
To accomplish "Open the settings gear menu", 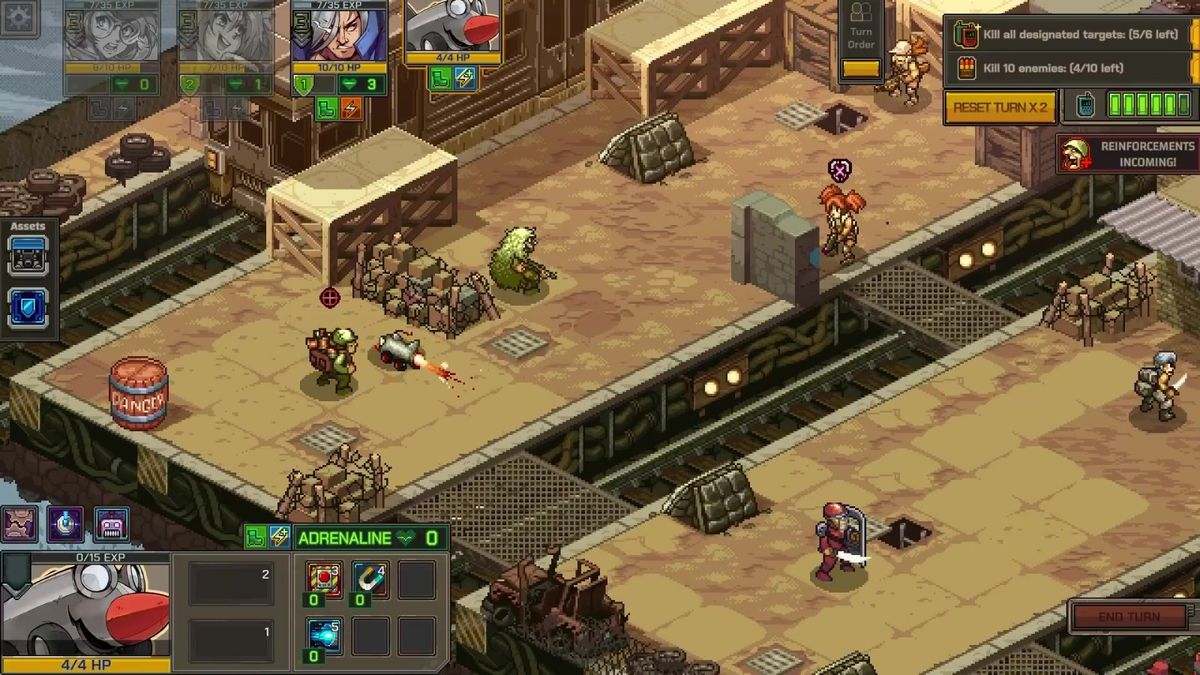I will (x=19, y=19).
